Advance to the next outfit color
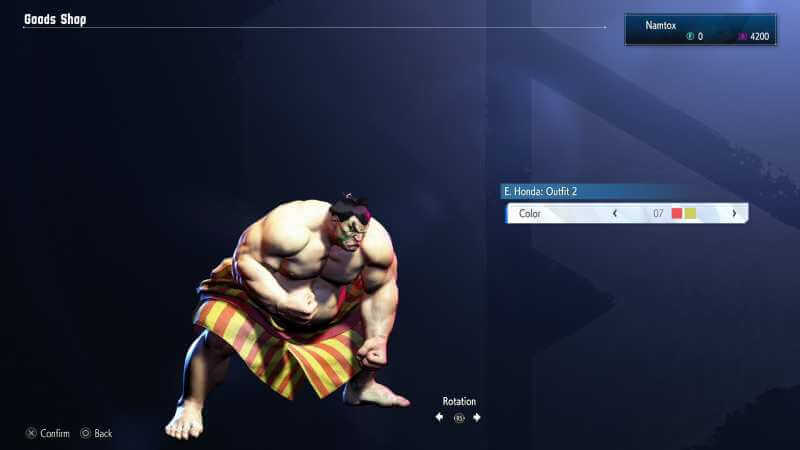This screenshot has width=800, height=450. (734, 213)
